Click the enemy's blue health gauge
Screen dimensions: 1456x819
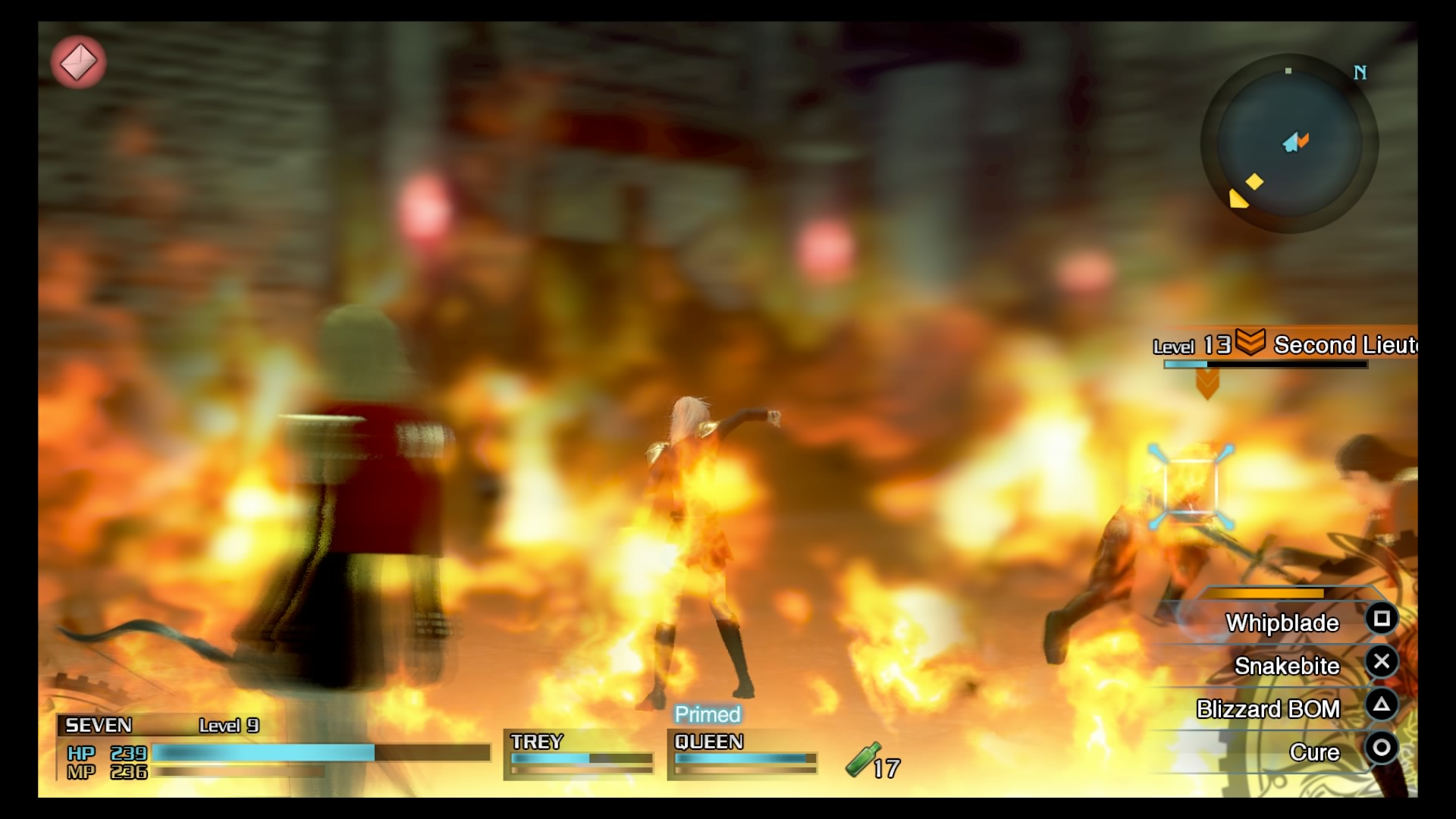(1188, 363)
